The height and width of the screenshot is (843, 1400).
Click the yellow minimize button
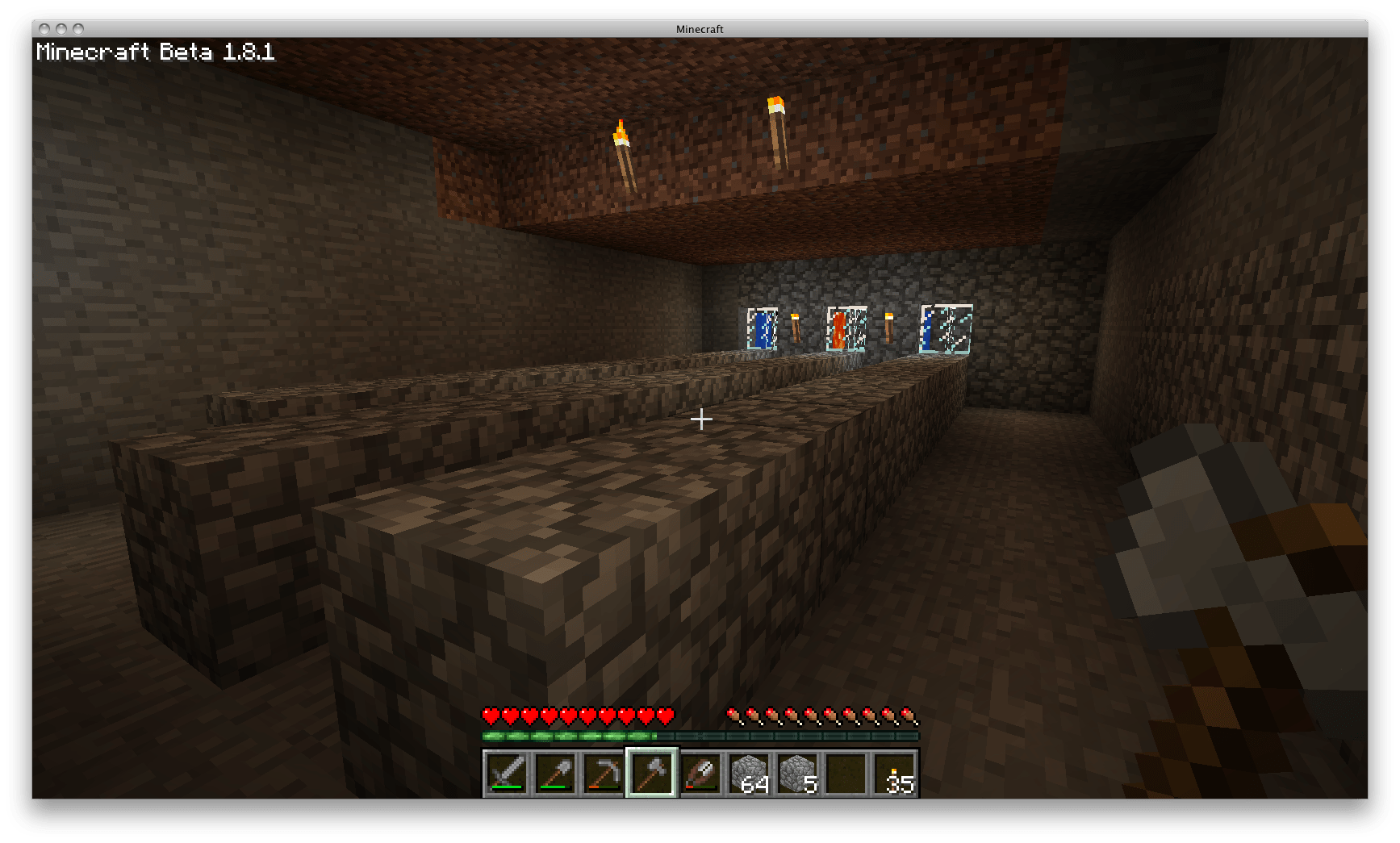pyautogui.click(x=62, y=28)
